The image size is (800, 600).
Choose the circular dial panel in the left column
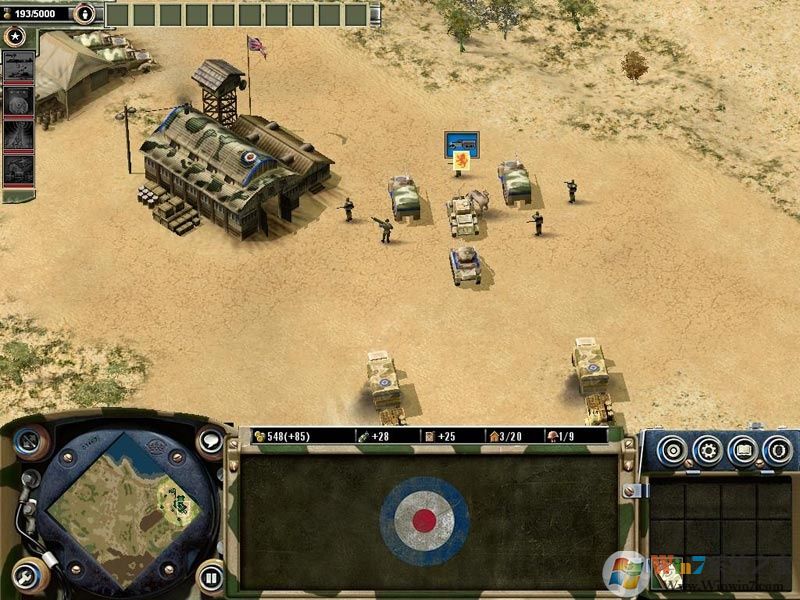pos(18,101)
